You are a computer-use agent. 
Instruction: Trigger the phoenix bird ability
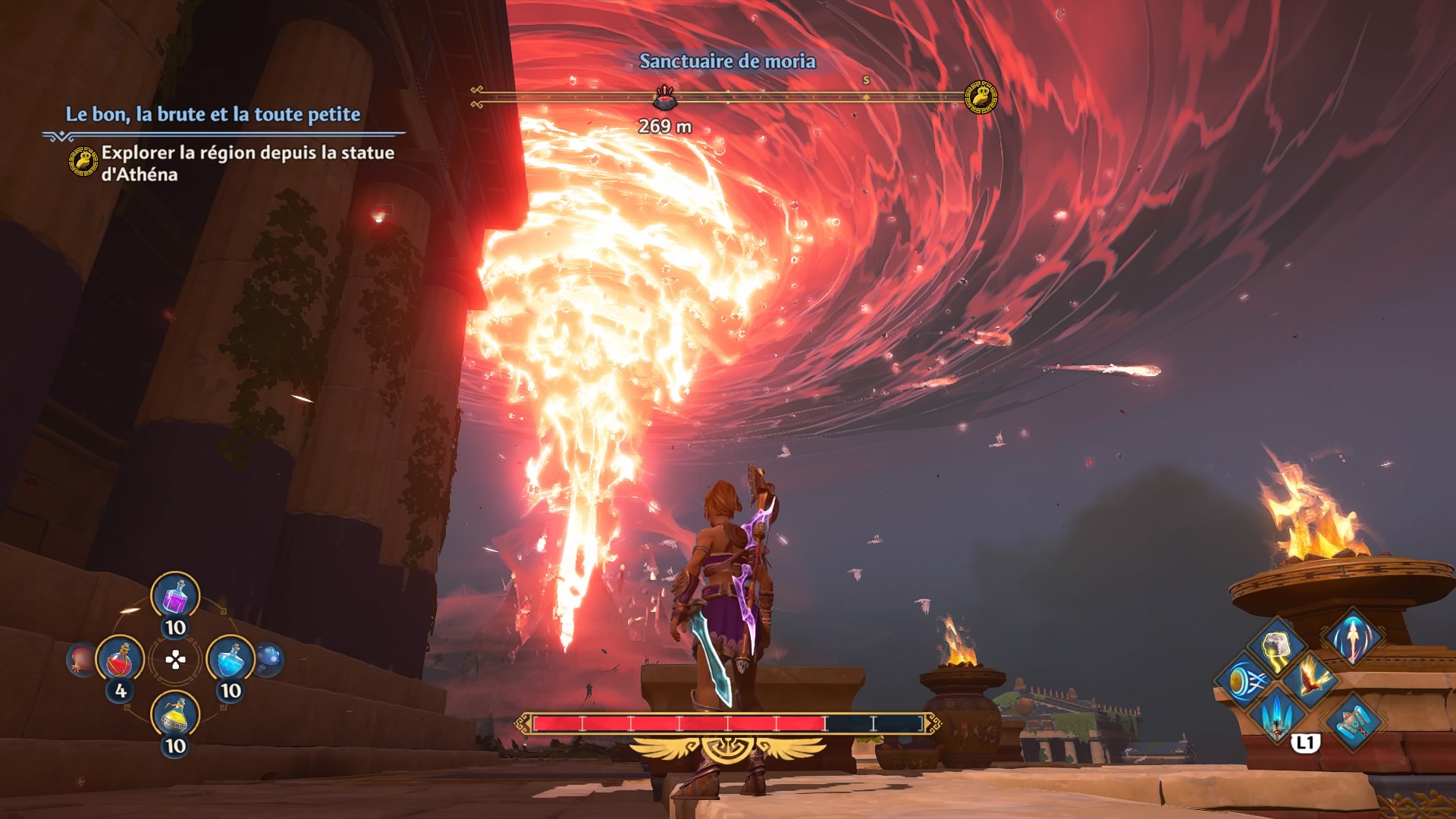point(1310,677)
